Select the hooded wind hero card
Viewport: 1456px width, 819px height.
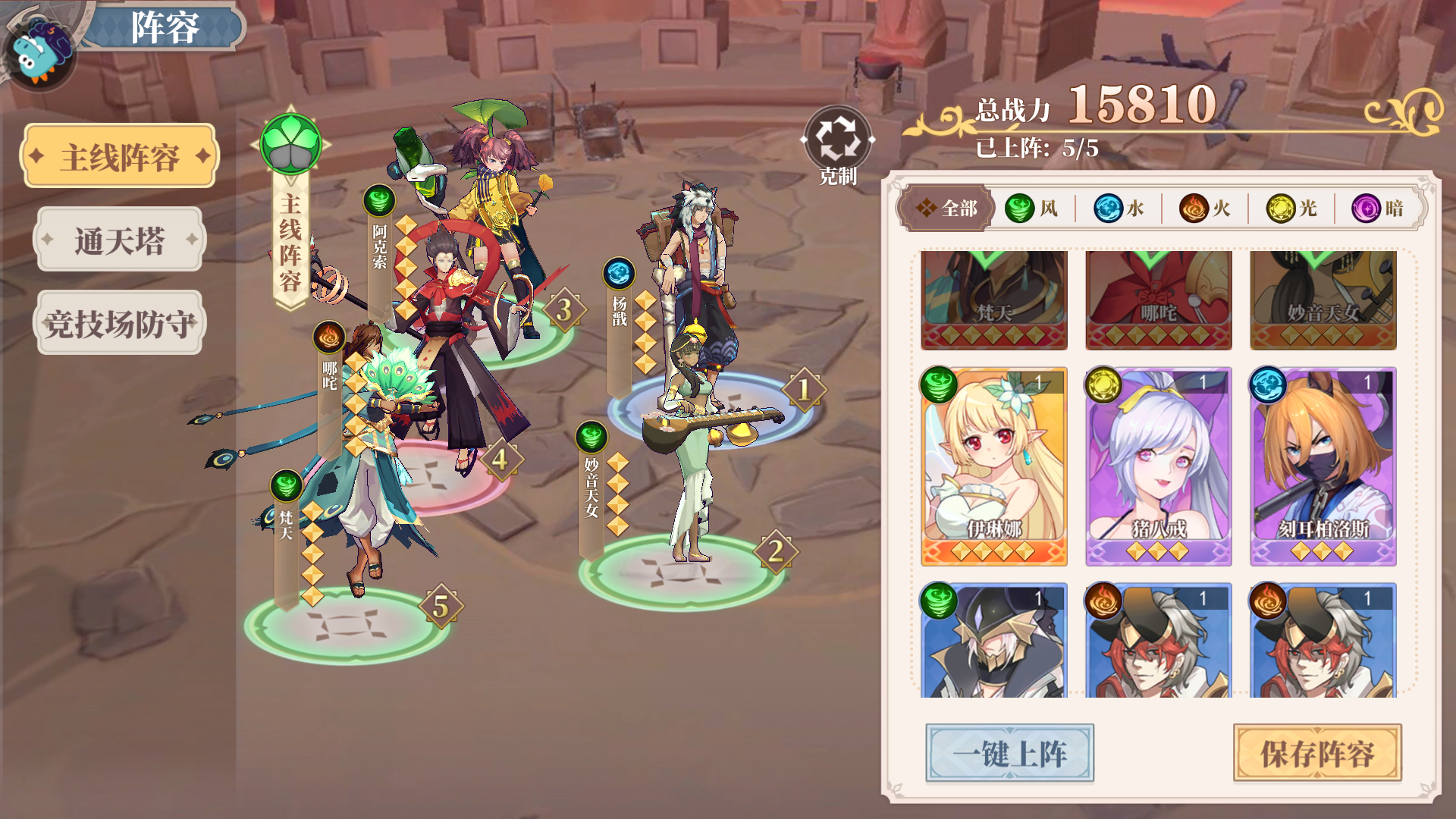point(994,641)
